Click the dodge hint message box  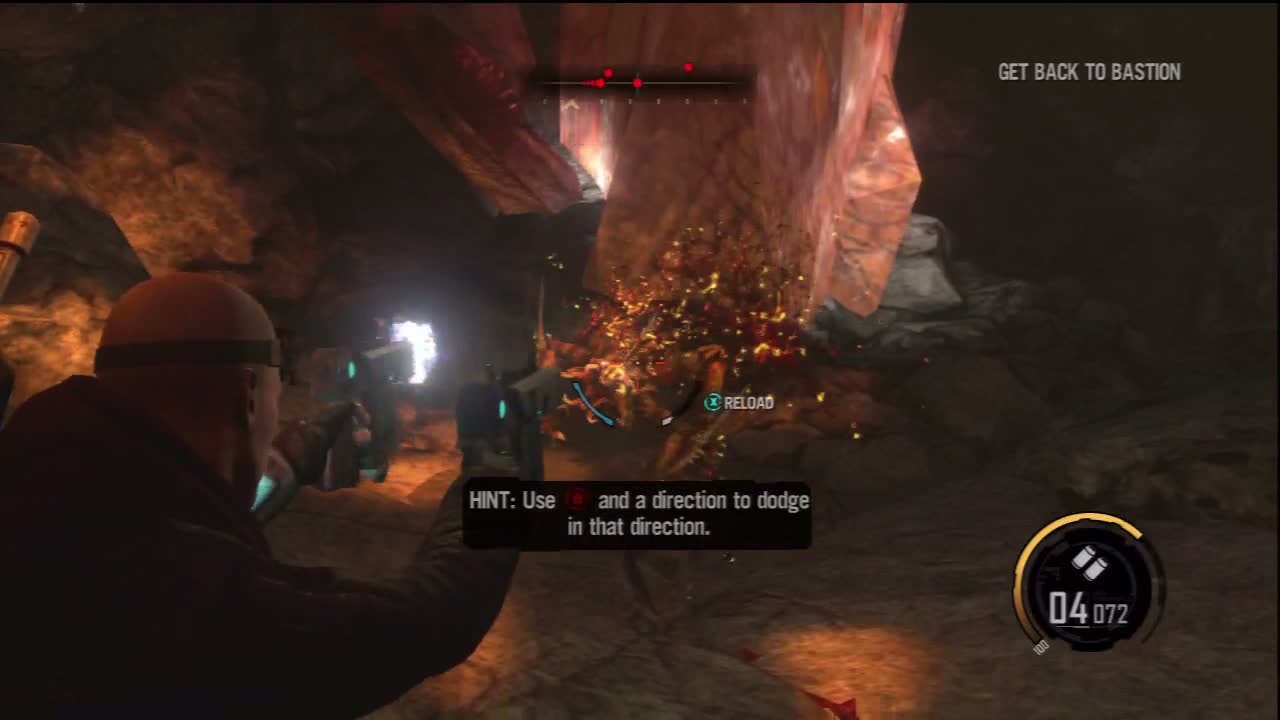[637, 514]
